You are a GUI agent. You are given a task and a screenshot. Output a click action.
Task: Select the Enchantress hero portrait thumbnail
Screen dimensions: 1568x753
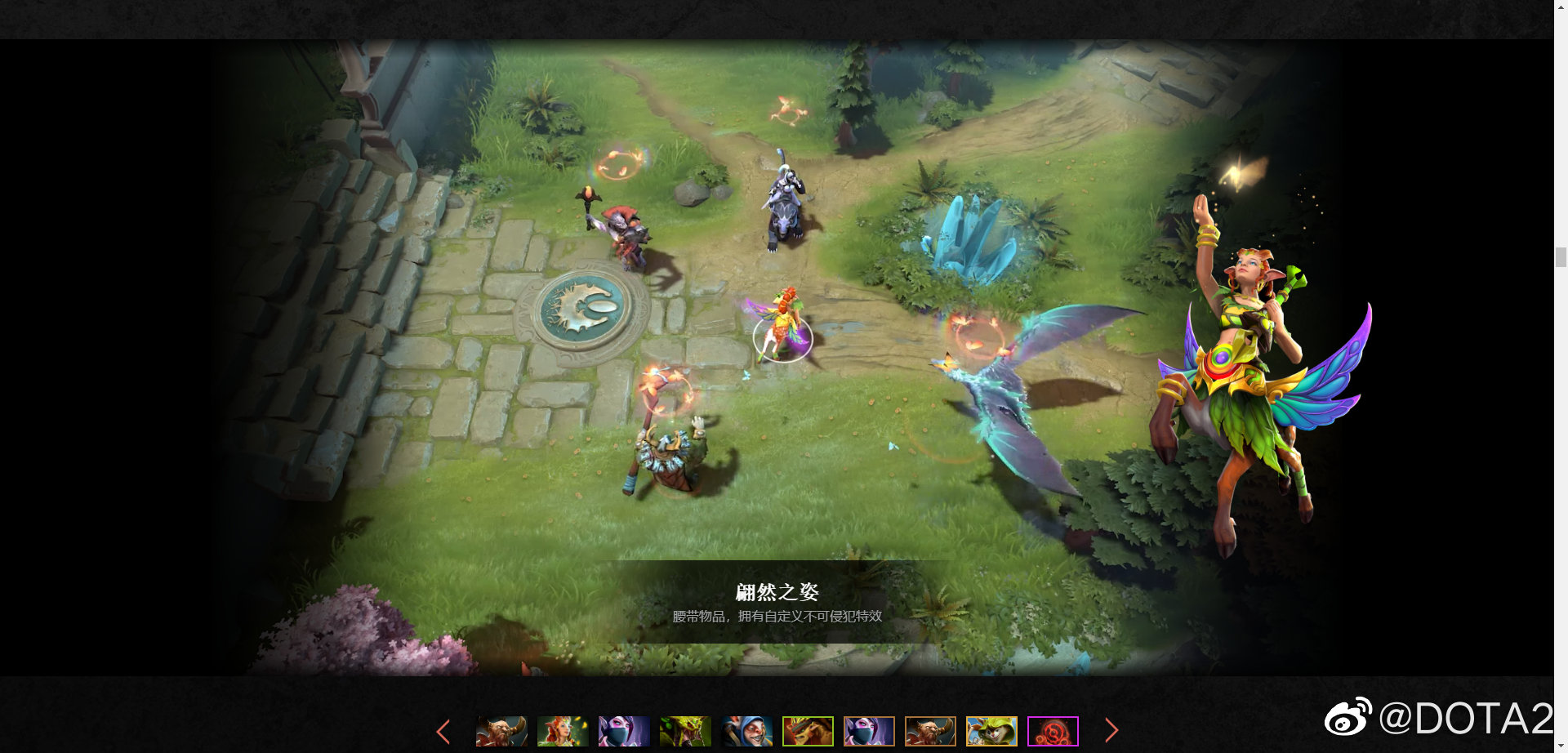point(562,731)
